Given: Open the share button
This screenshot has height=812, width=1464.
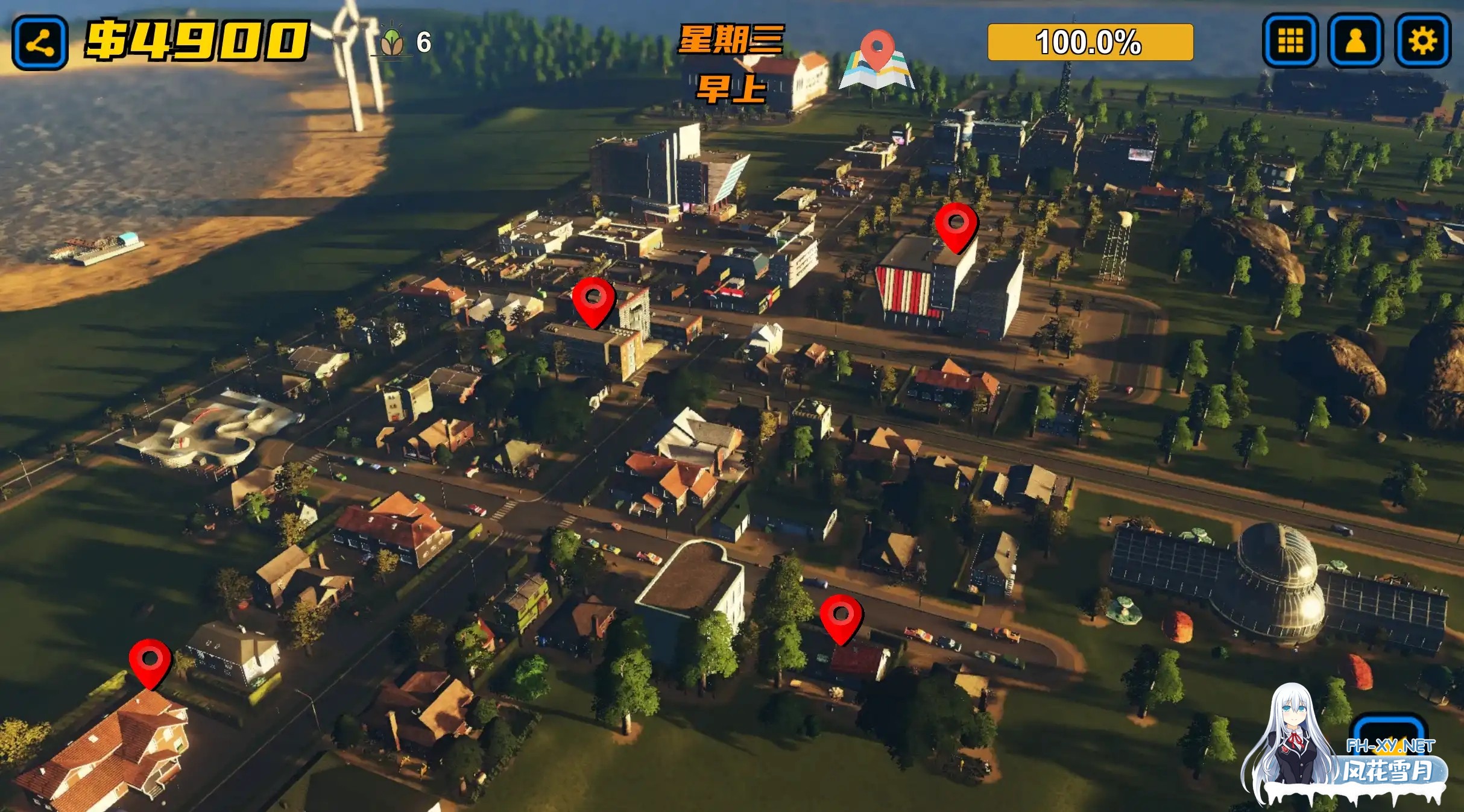Looking at the screenshot, I should click(x=40, y=42).
